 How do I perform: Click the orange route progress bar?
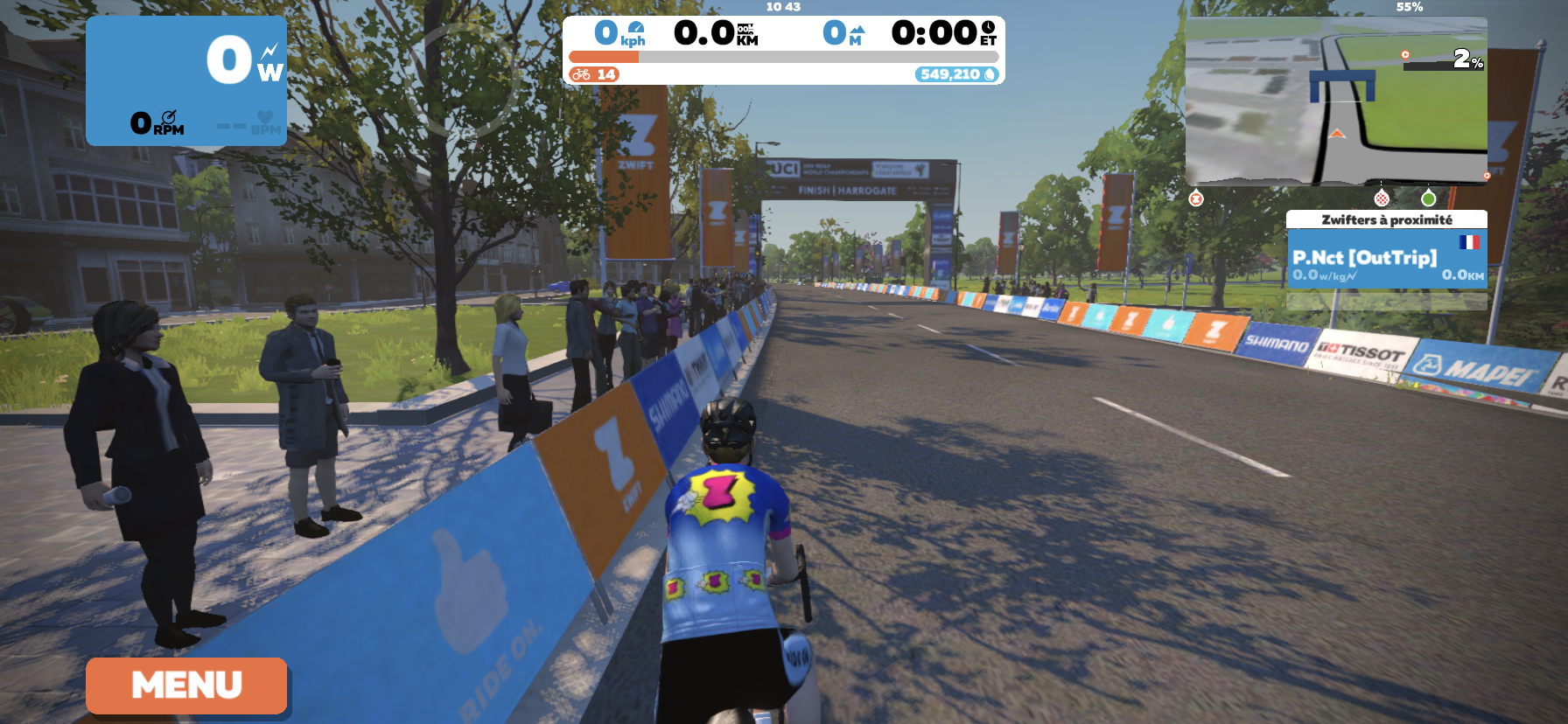click(x=604, y=57)
